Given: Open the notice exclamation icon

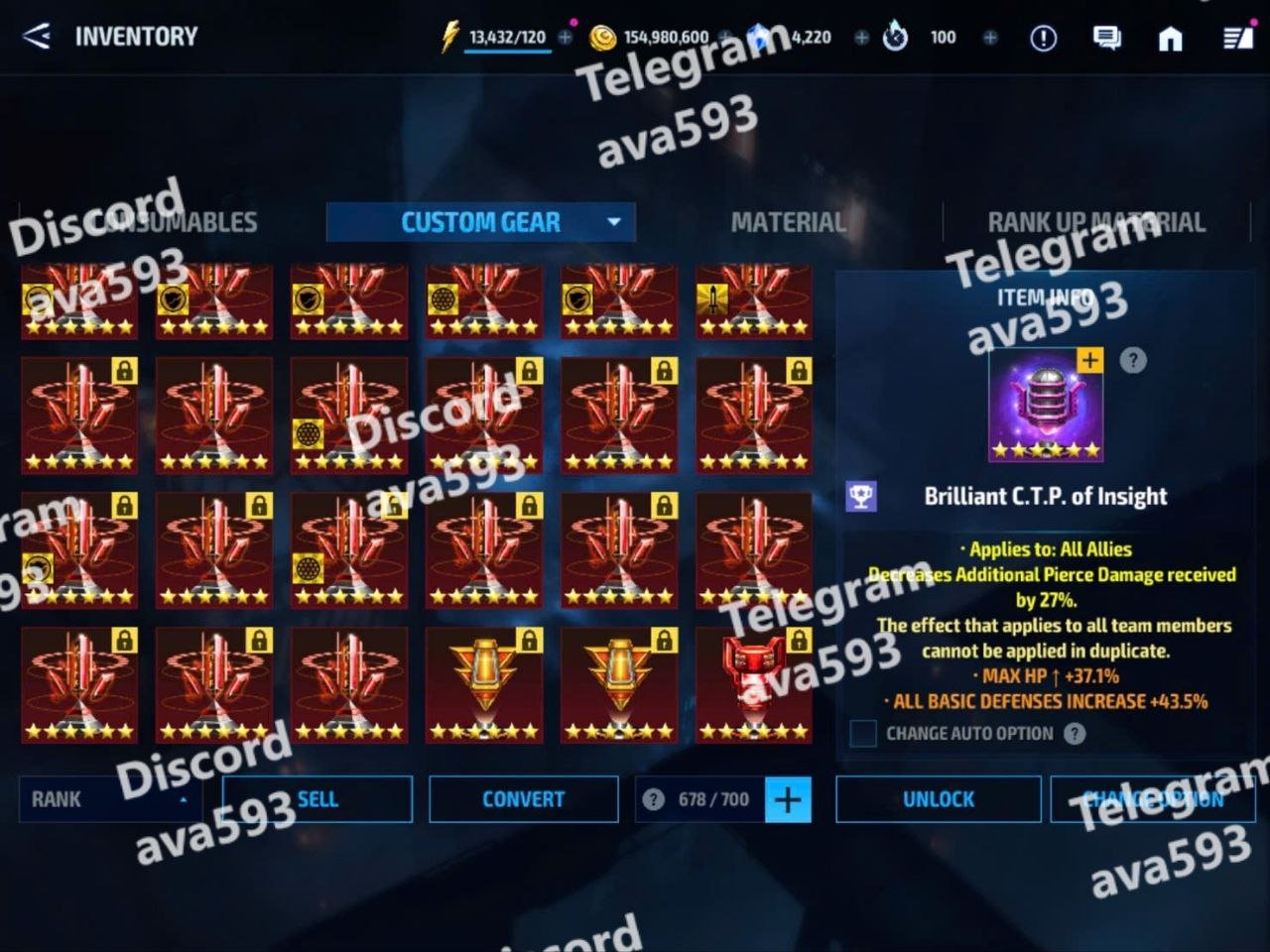Looking at the screenshot, I should [1043, 38].
